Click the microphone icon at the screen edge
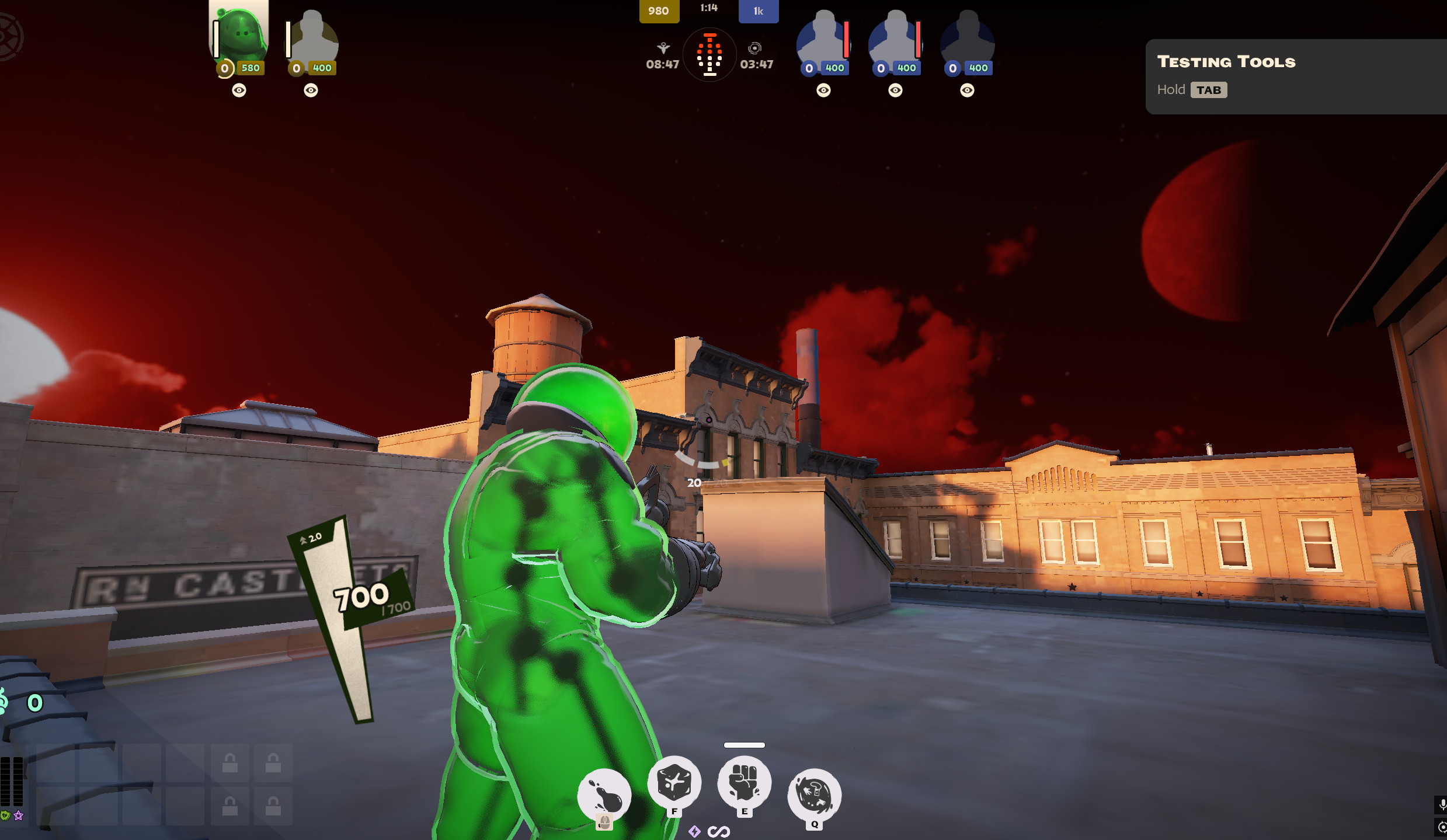This screenshot has width=1447, height=840. point(1443,803)
